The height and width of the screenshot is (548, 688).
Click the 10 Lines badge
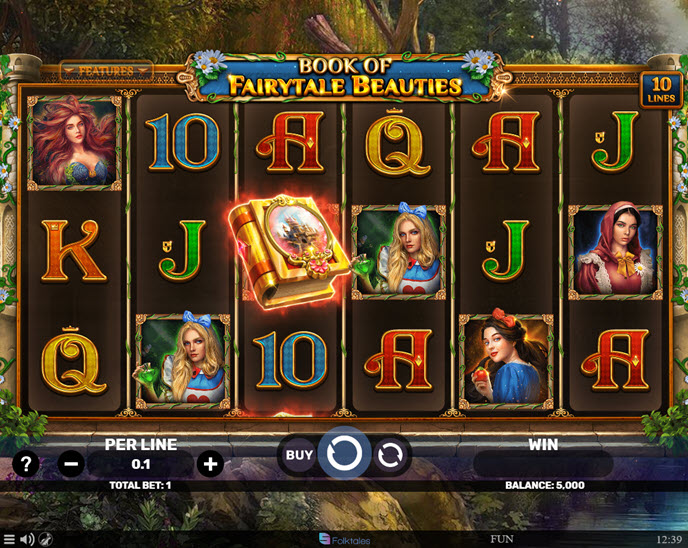coord(661,89)
